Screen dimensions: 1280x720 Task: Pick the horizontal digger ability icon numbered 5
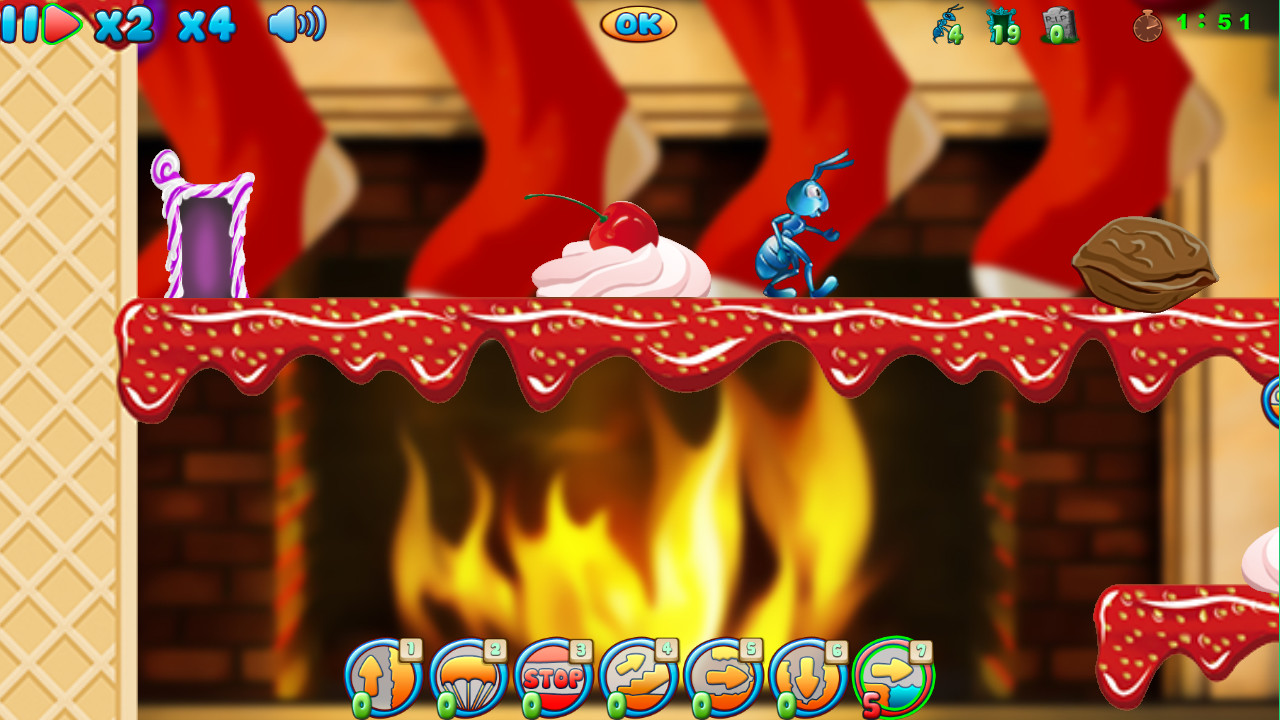(721, 675)
